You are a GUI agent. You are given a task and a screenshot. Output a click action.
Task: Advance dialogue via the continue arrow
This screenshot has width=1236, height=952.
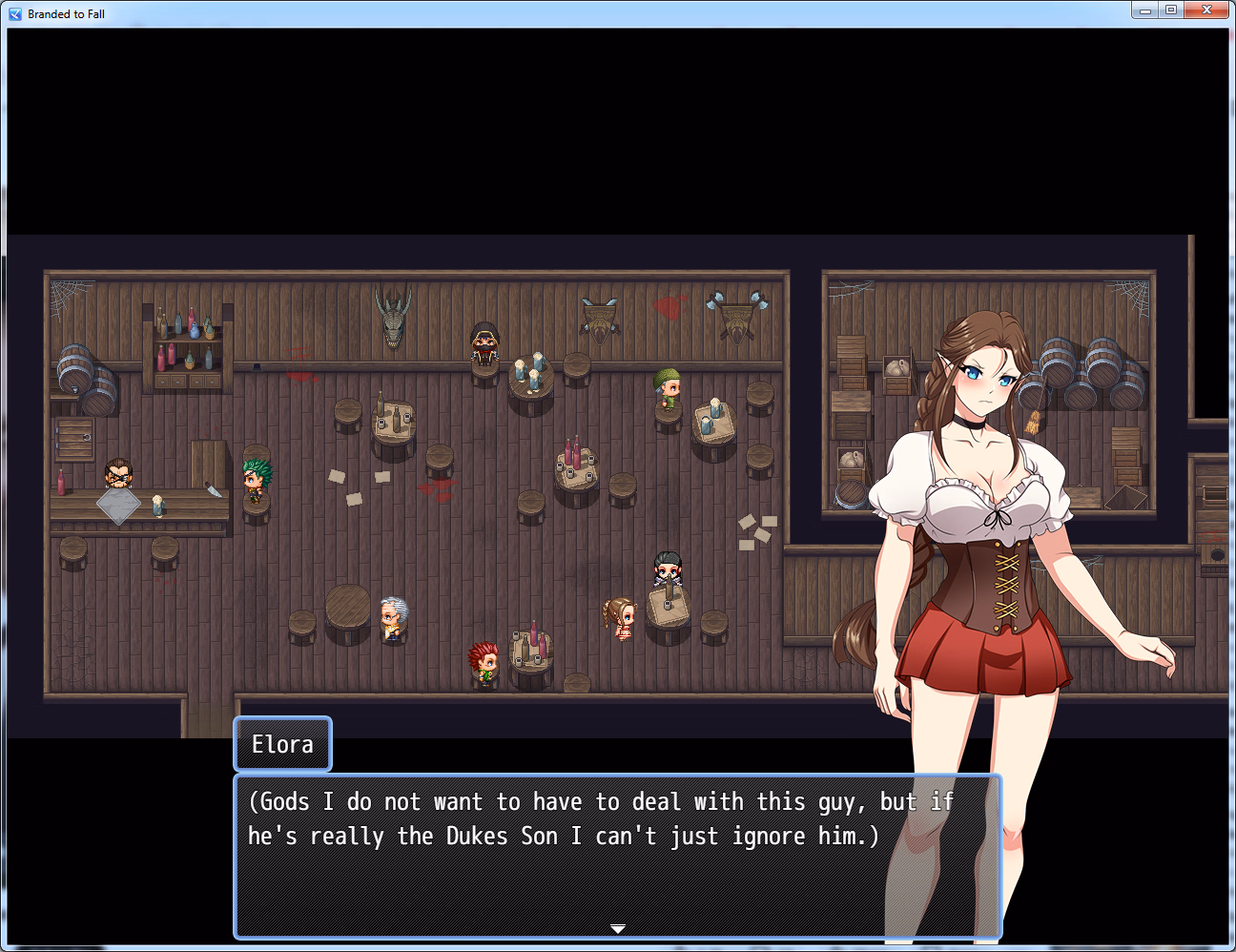click(x=618, y=928)
